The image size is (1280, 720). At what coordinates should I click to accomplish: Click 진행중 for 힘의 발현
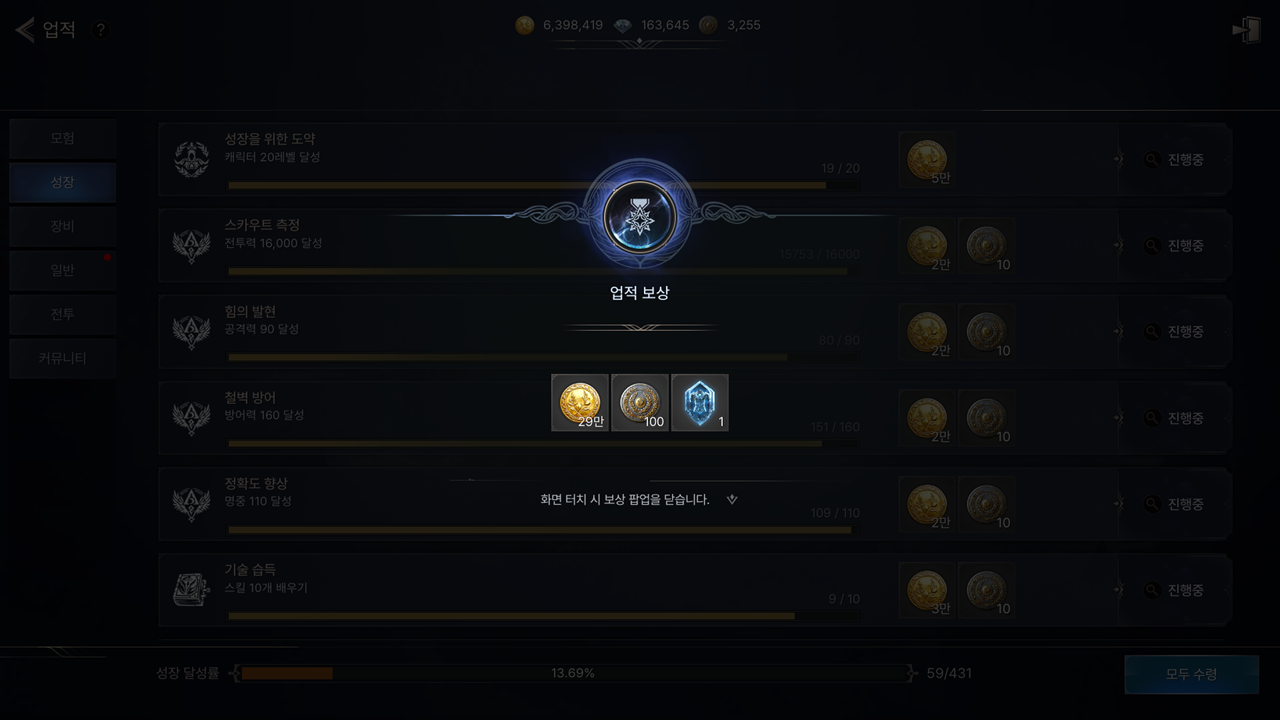pyautogui.click(x=1175, y=332)
